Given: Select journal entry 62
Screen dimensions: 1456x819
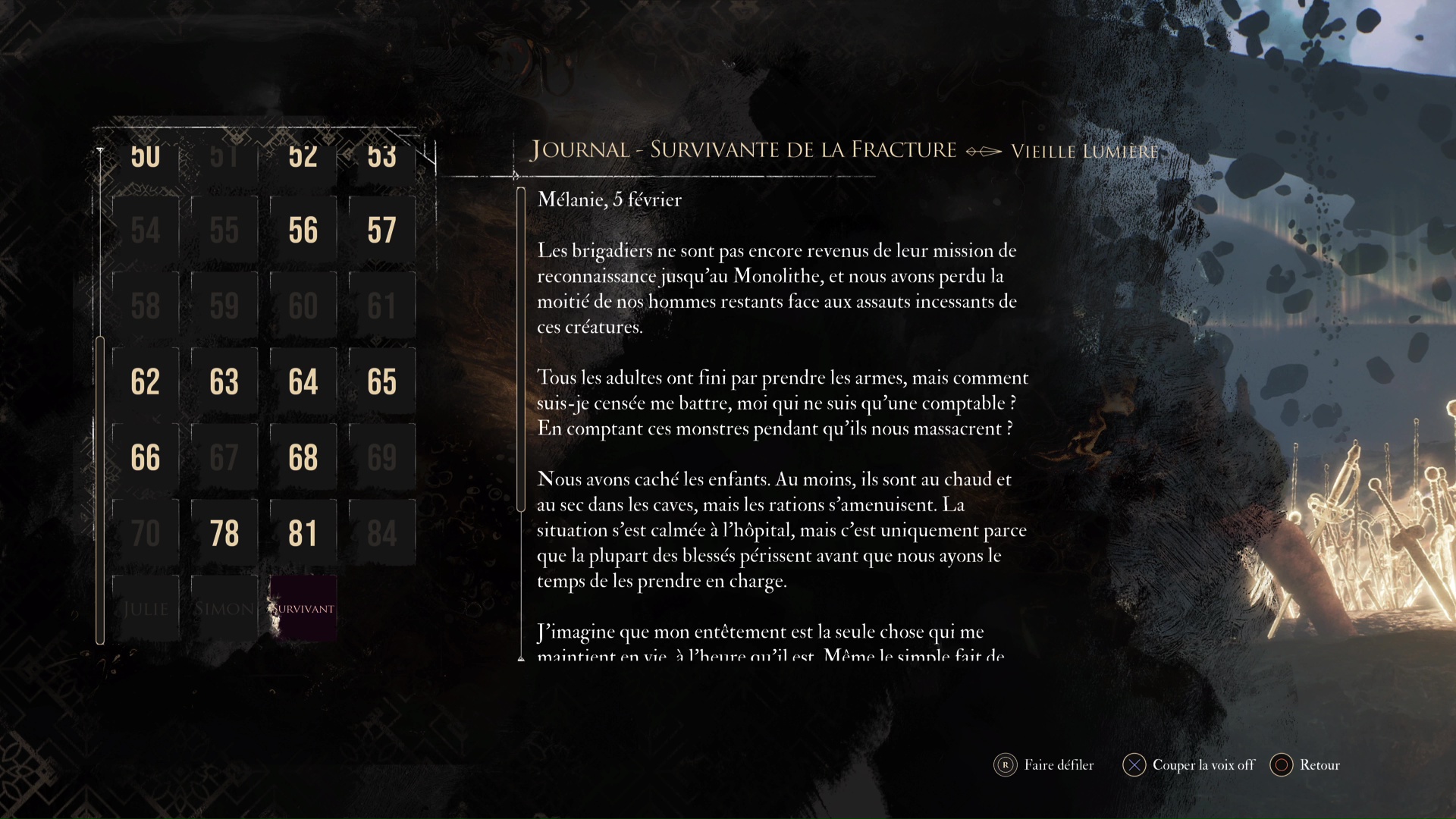Looking at the screenshot, I should 145,381.
